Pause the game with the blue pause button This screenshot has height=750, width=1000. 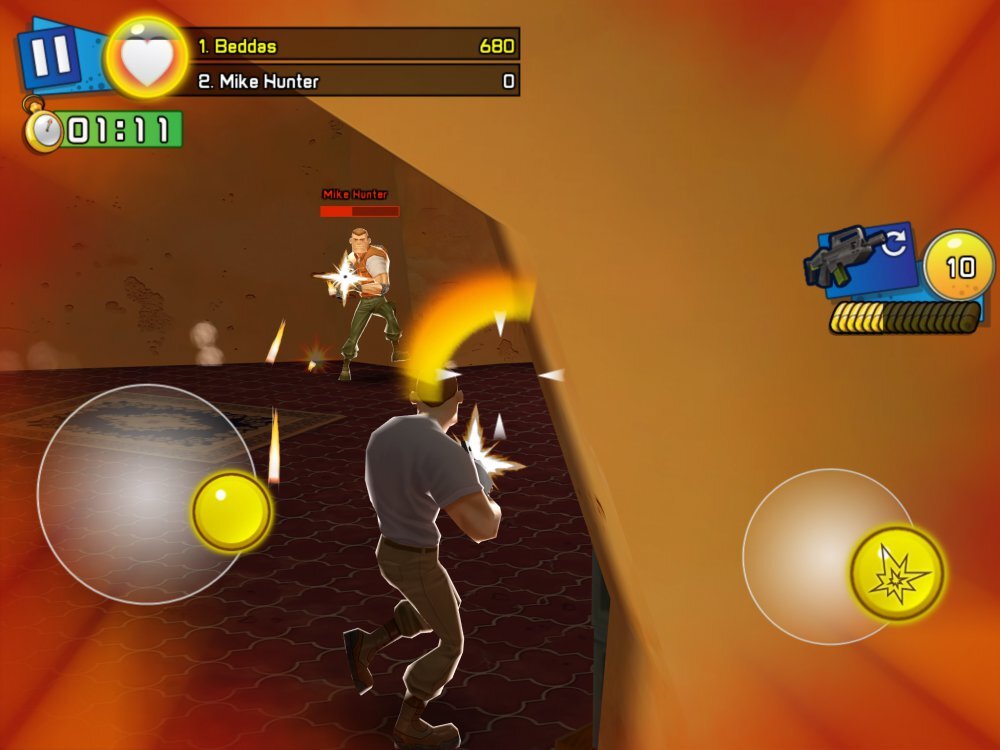(x=50, y=57)
